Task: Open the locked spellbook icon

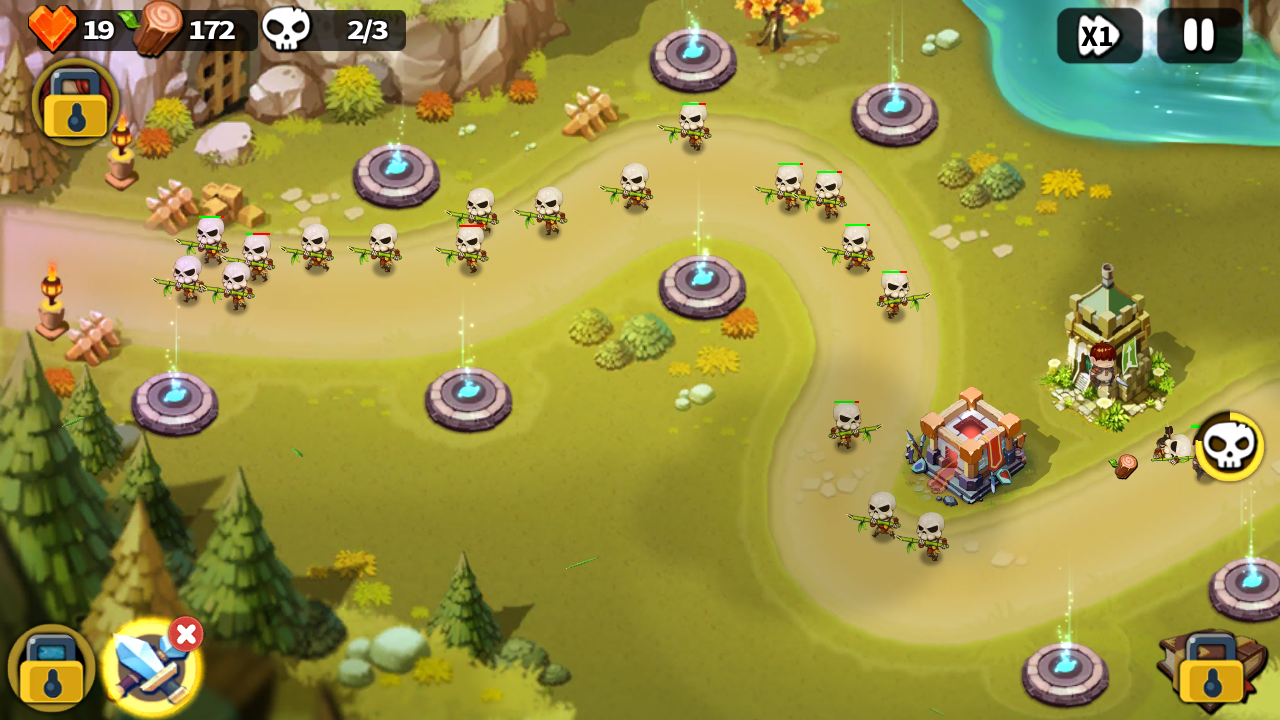Action: [1211, 669]
